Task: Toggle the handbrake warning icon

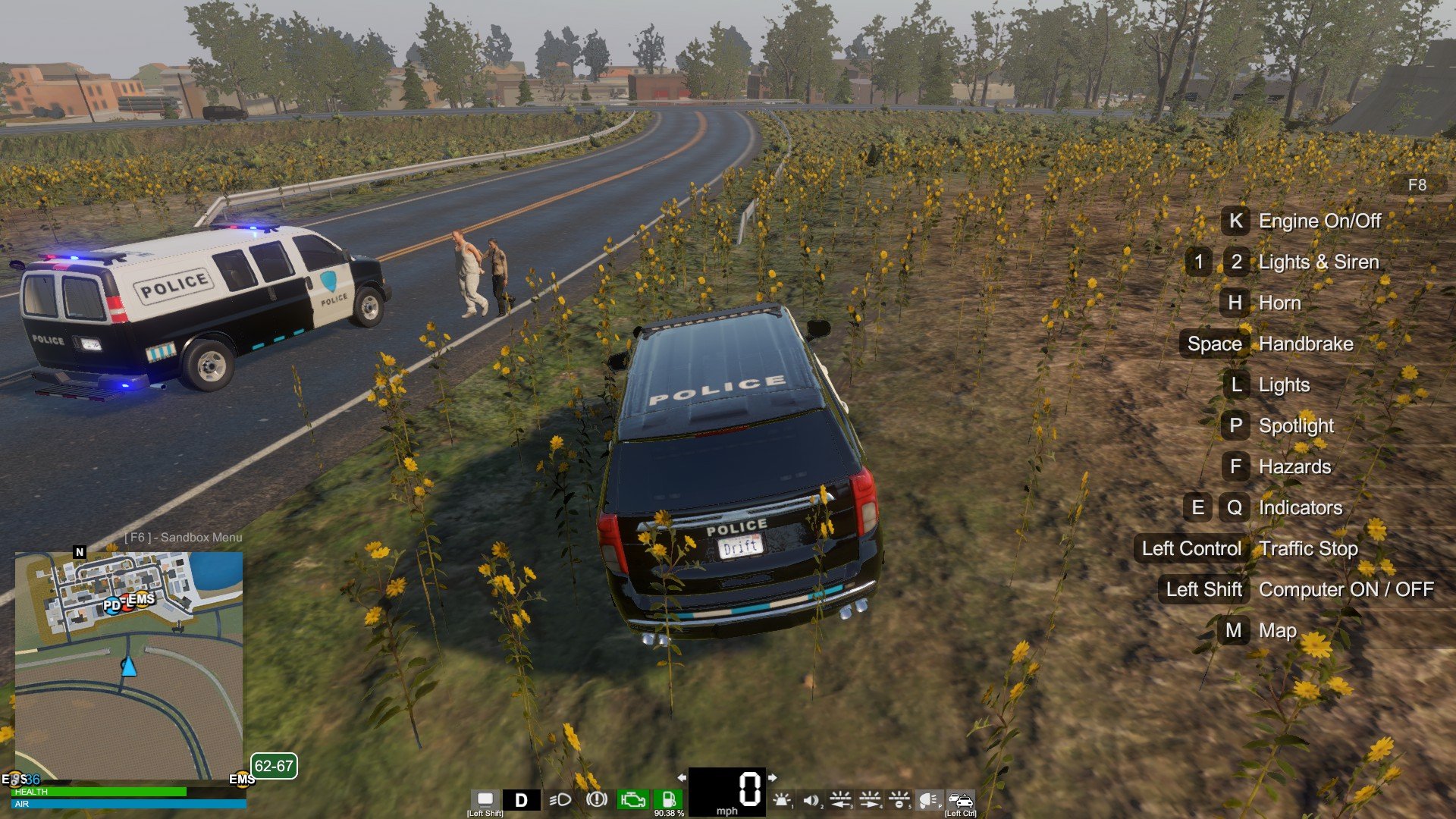Action: [597, 799]
